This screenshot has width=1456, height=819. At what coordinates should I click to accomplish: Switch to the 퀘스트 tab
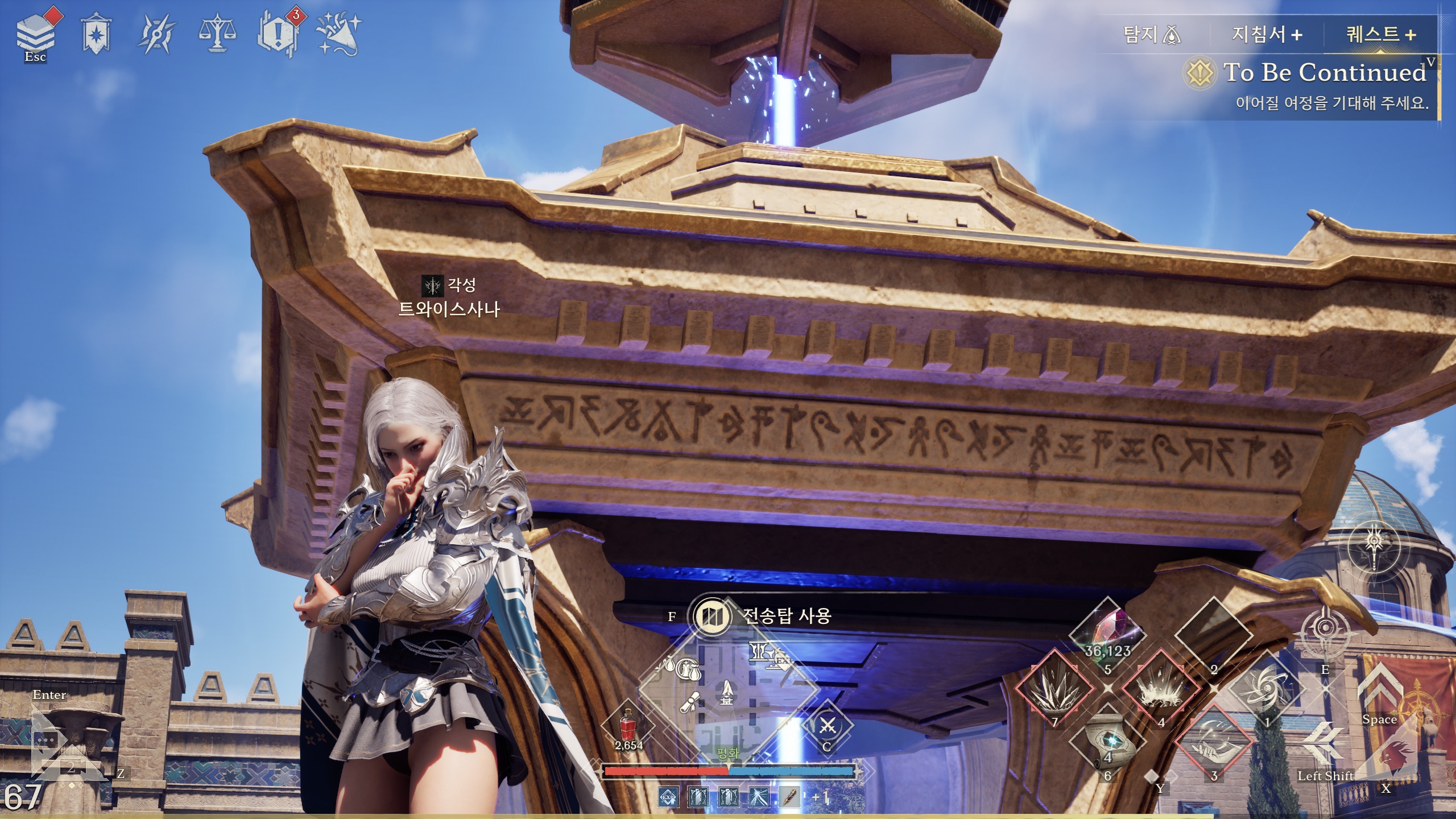click(1380, 35)
